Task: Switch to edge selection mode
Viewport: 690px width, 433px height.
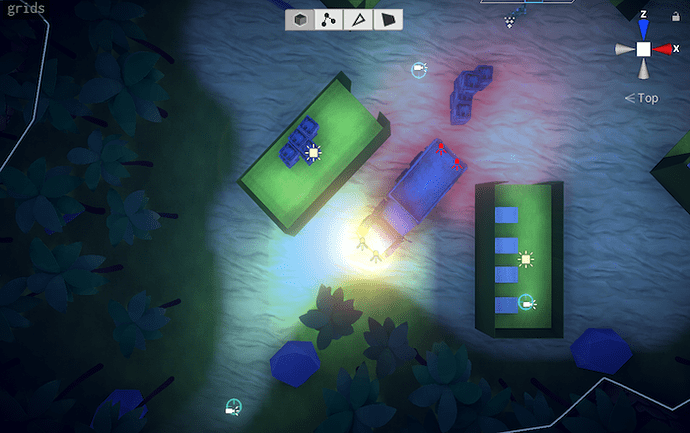Action: pos(358,20)
